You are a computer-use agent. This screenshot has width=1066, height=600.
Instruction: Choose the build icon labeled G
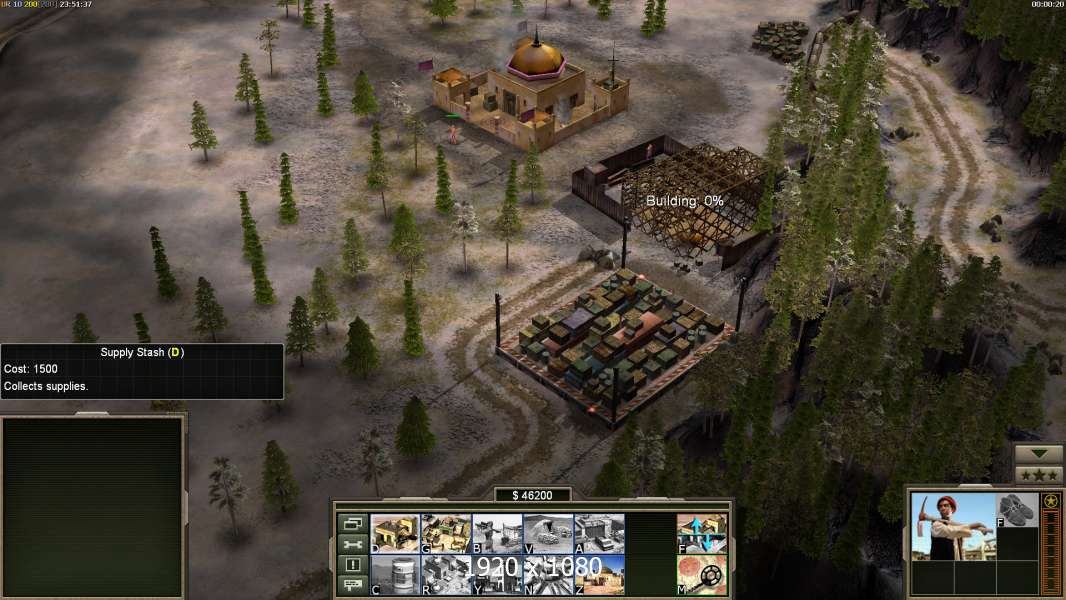pos(446,533)
